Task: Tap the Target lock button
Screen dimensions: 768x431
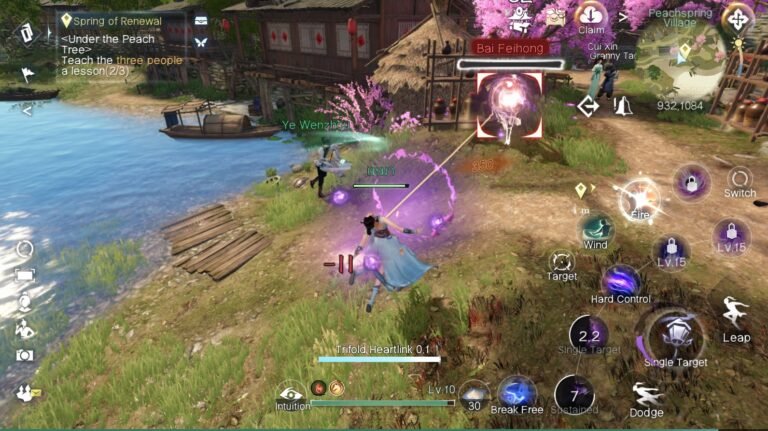Action: (x=561, y=263)
